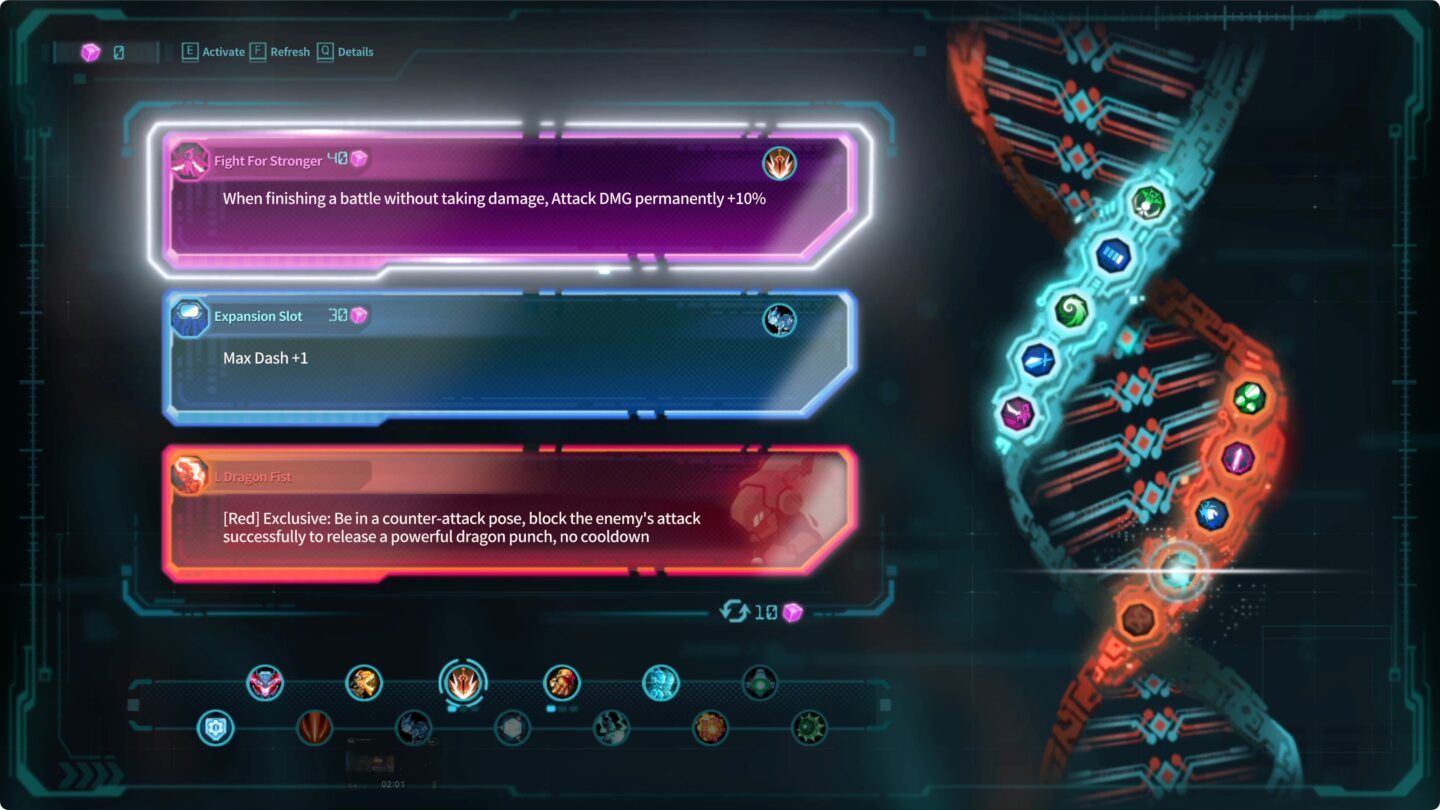Select the blue humanoid gene icon in the collection
Image resolution: width=1440 pixels, height=810 pixels.
661,684
